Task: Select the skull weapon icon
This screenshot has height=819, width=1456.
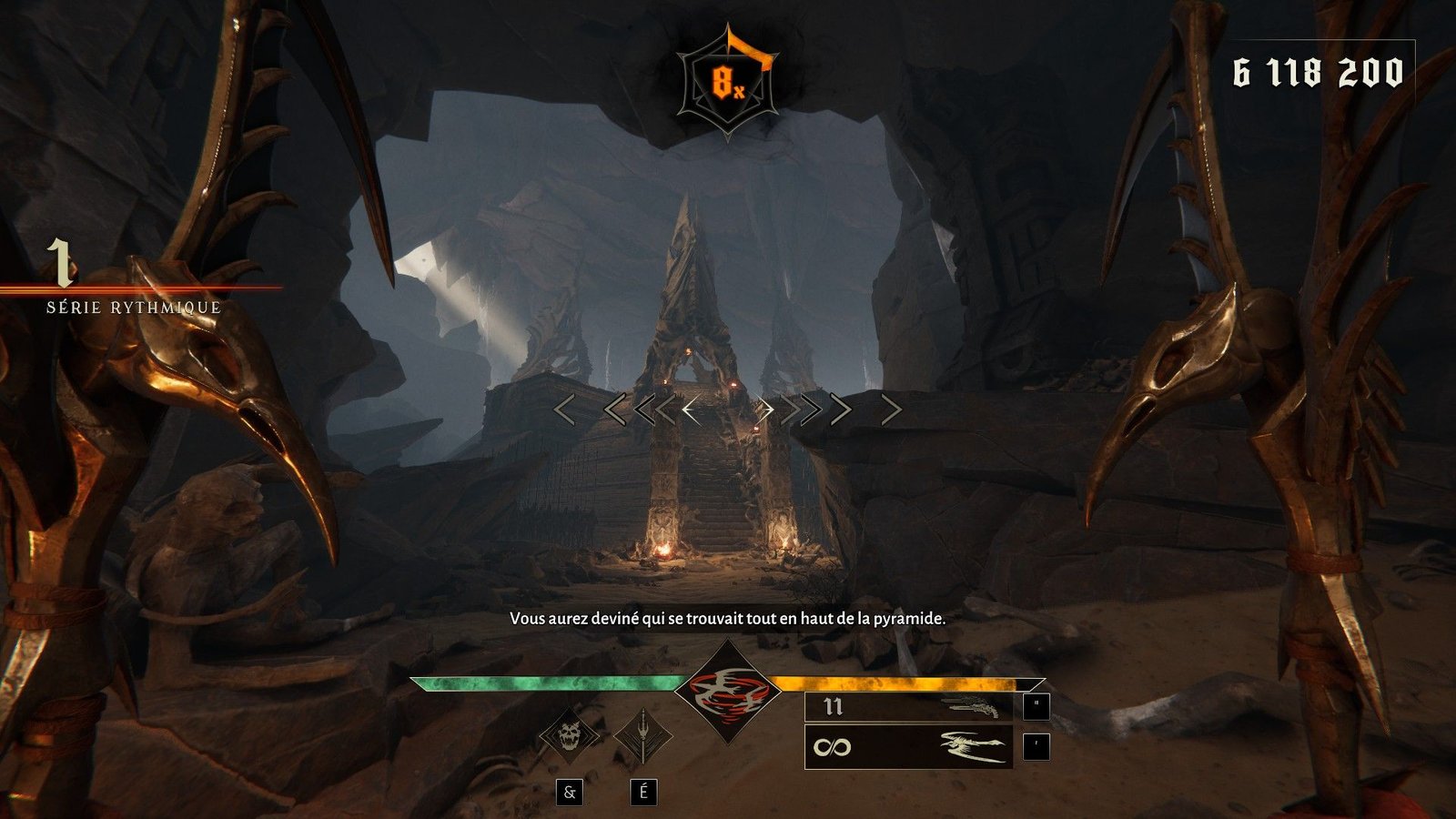Action: pyautogui.click(x=570, y=735)
